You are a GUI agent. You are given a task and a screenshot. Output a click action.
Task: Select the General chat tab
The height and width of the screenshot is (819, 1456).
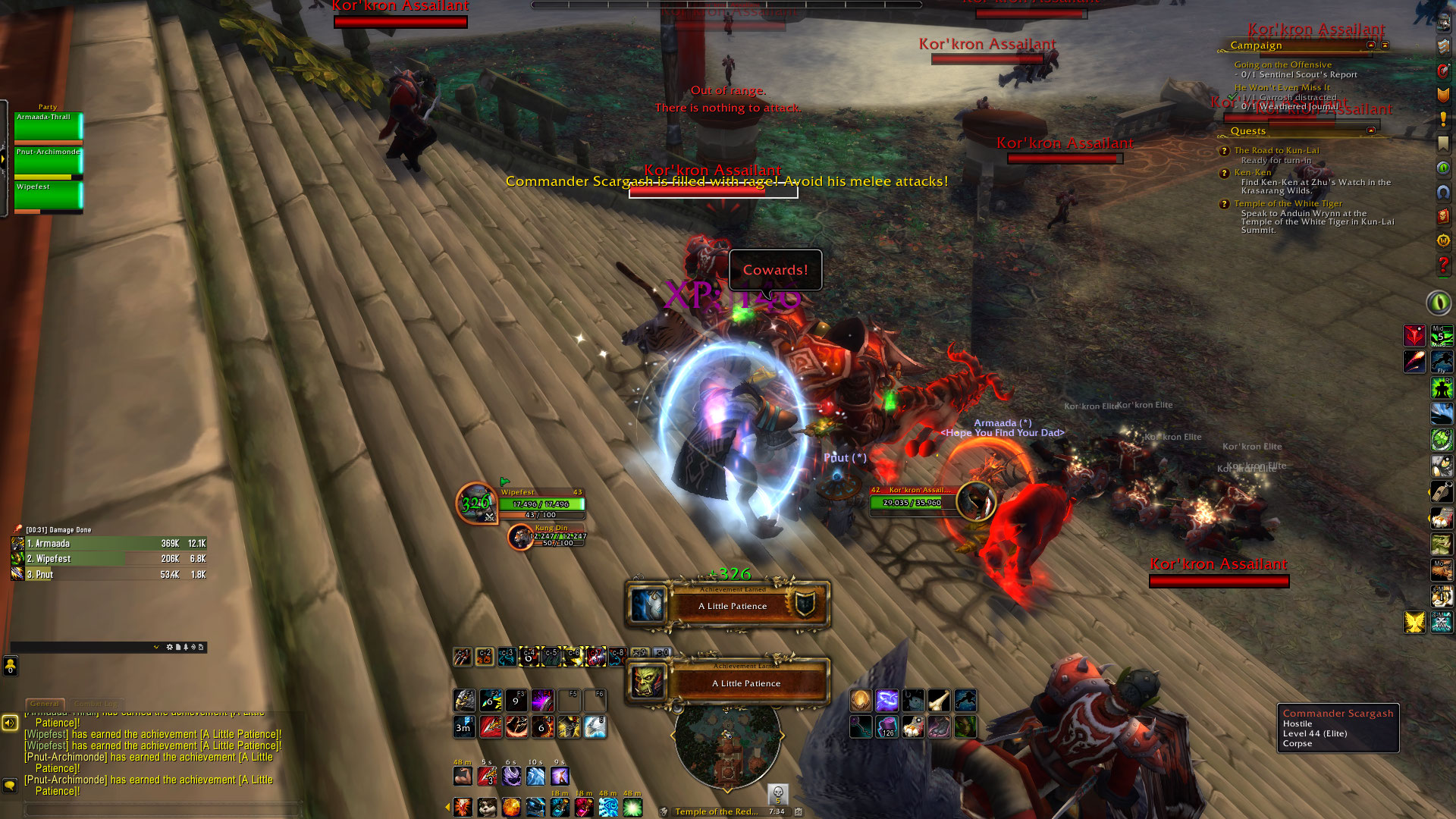(x=44, y=704)
